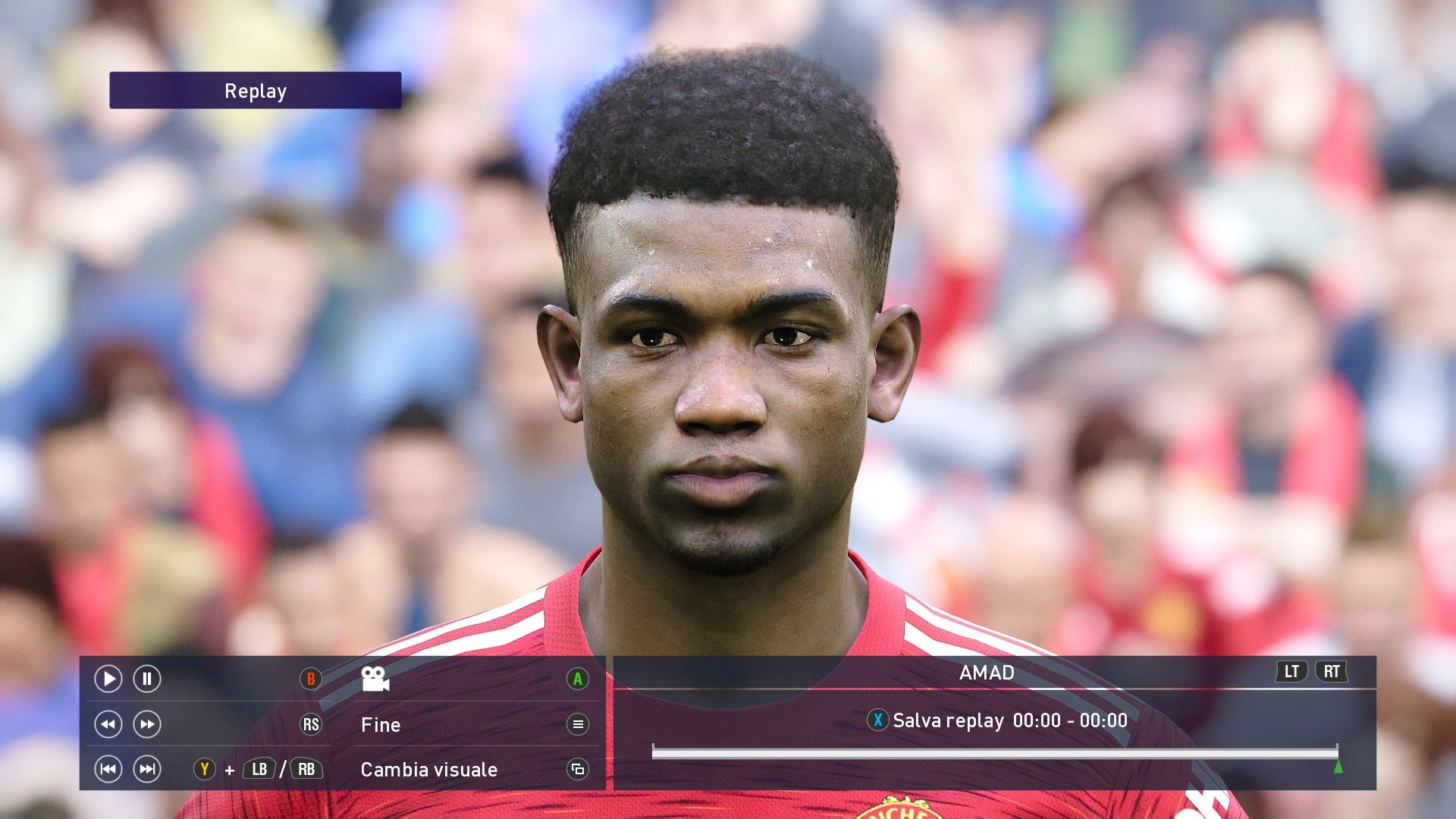1456x819 pixels.
Task: Select Cambia visuale to change view
Action: [x=429, y=770]
